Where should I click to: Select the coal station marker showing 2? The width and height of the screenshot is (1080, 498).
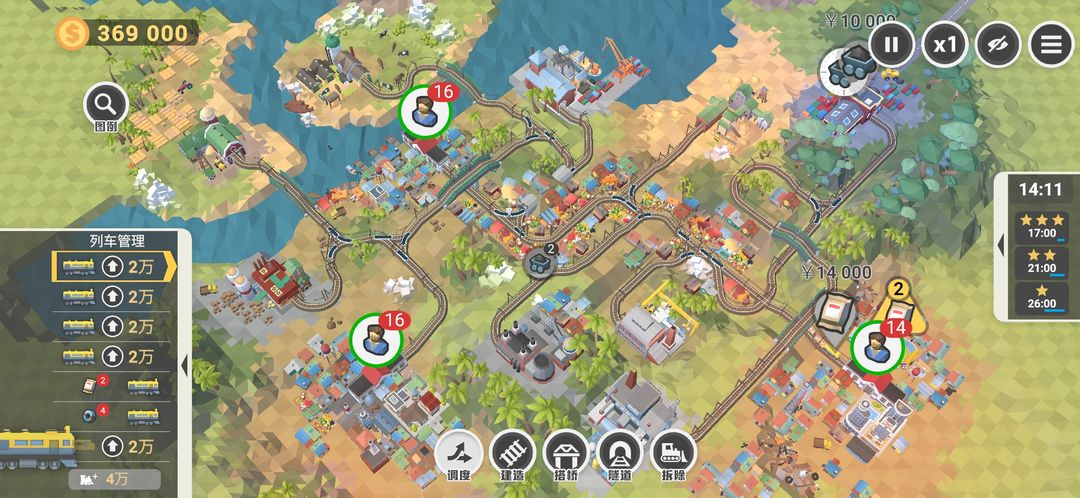tap(540, 263)
